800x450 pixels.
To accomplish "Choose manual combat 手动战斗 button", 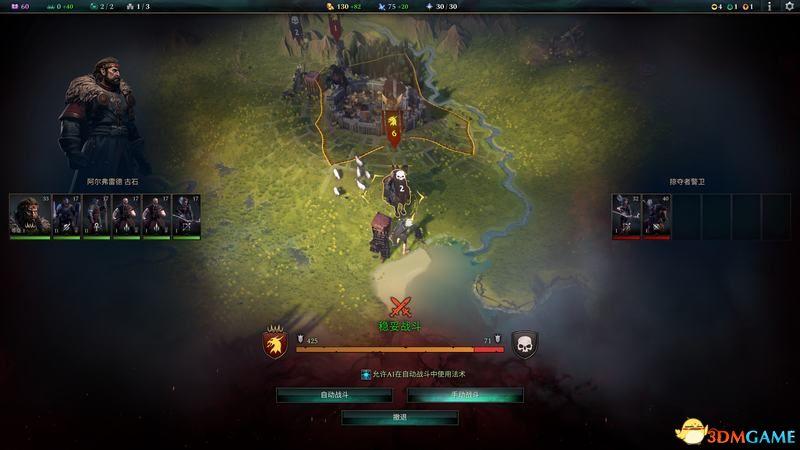I will 465,395.
